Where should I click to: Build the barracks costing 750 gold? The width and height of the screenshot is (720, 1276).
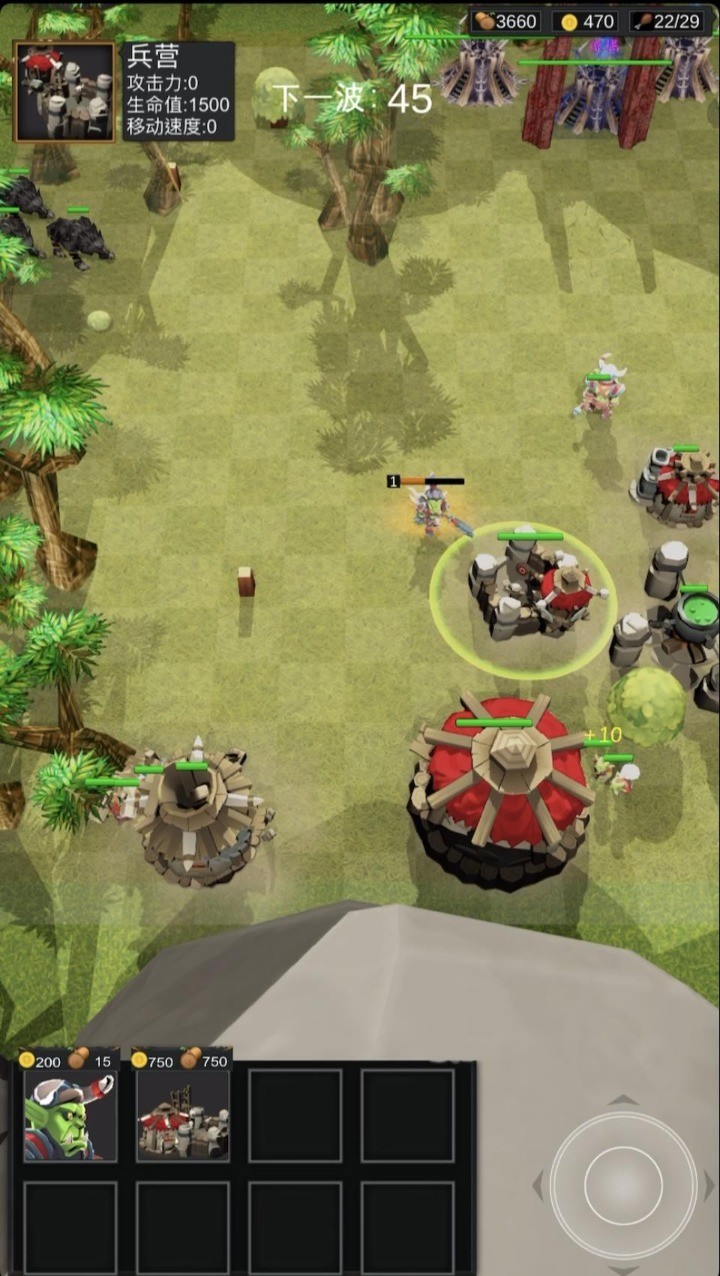coord(183,1116)
